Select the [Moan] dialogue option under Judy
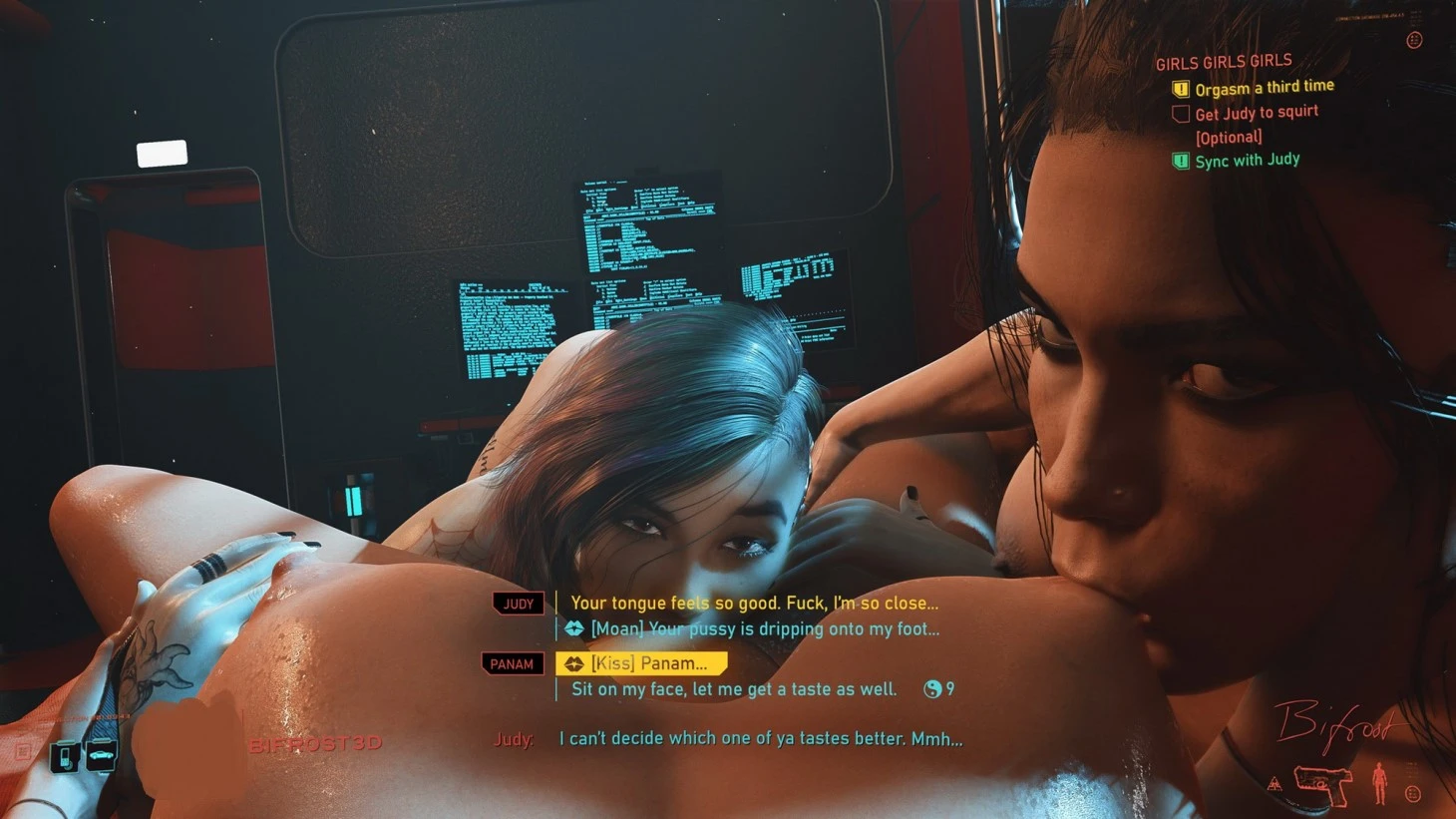1456x819 pixels. (764, 629)
